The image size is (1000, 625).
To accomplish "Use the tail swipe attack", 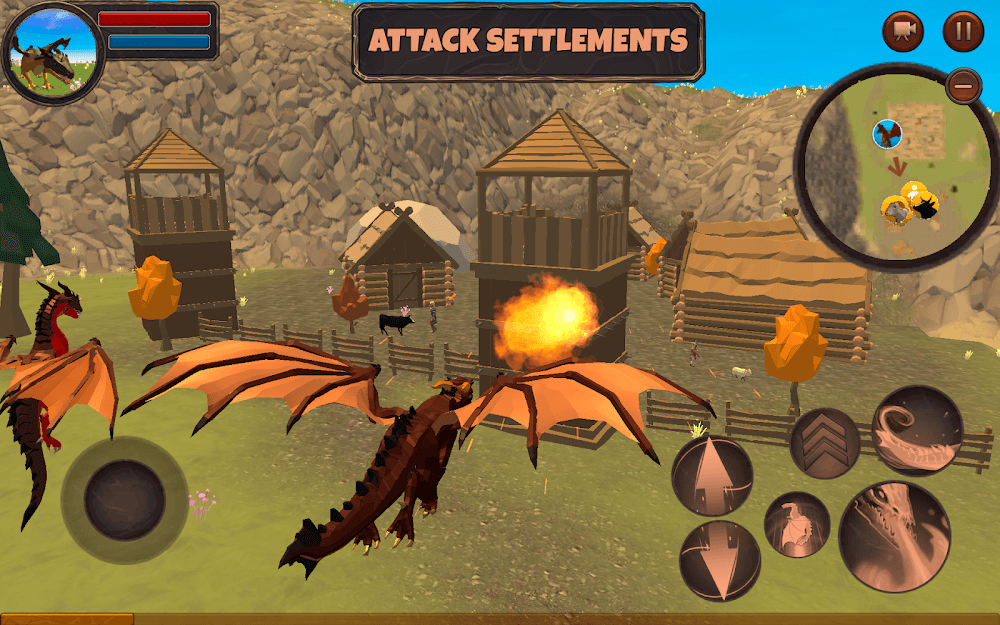I will 917,430.
